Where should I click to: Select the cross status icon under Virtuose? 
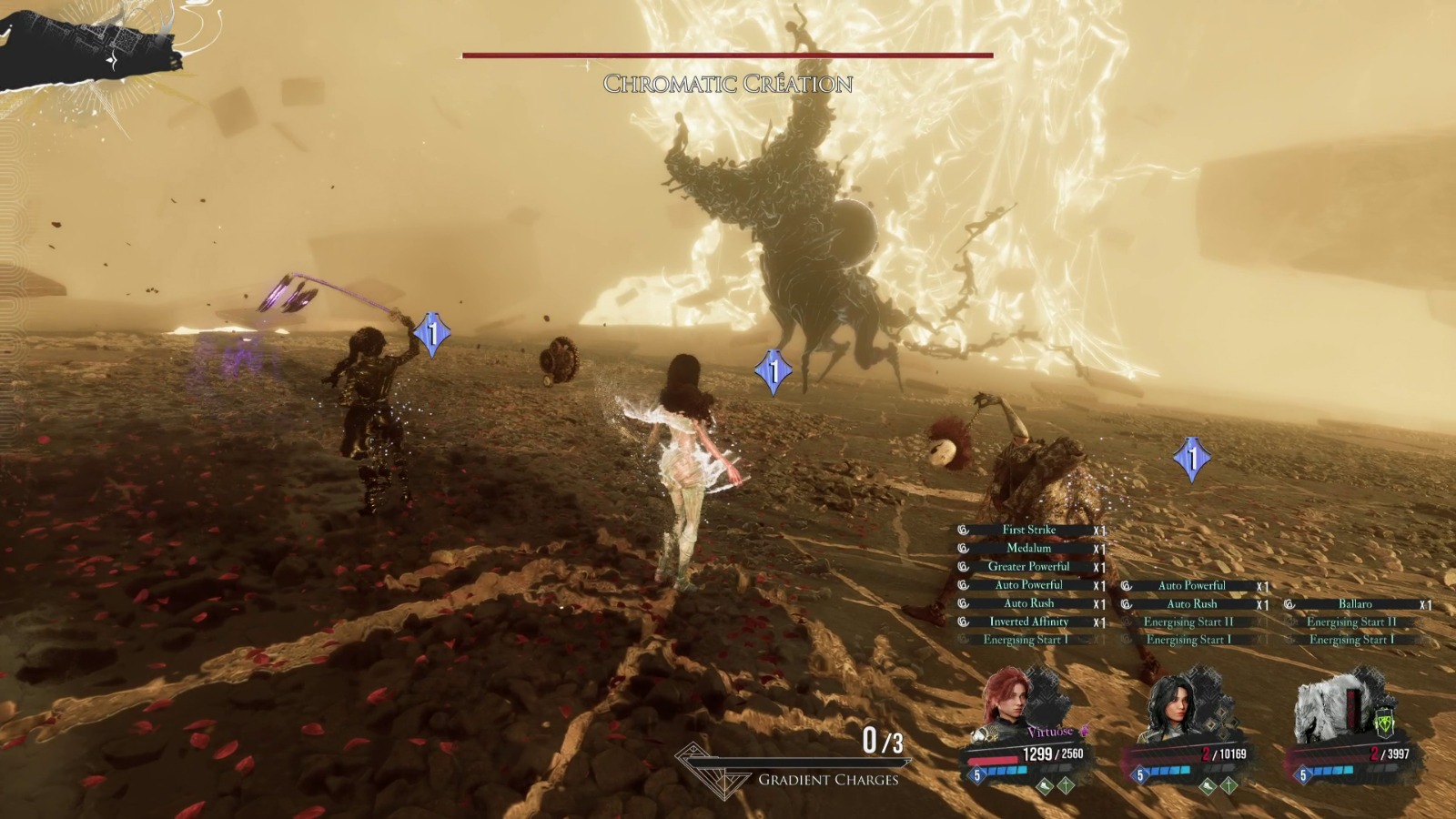(x=1065, y=786)
